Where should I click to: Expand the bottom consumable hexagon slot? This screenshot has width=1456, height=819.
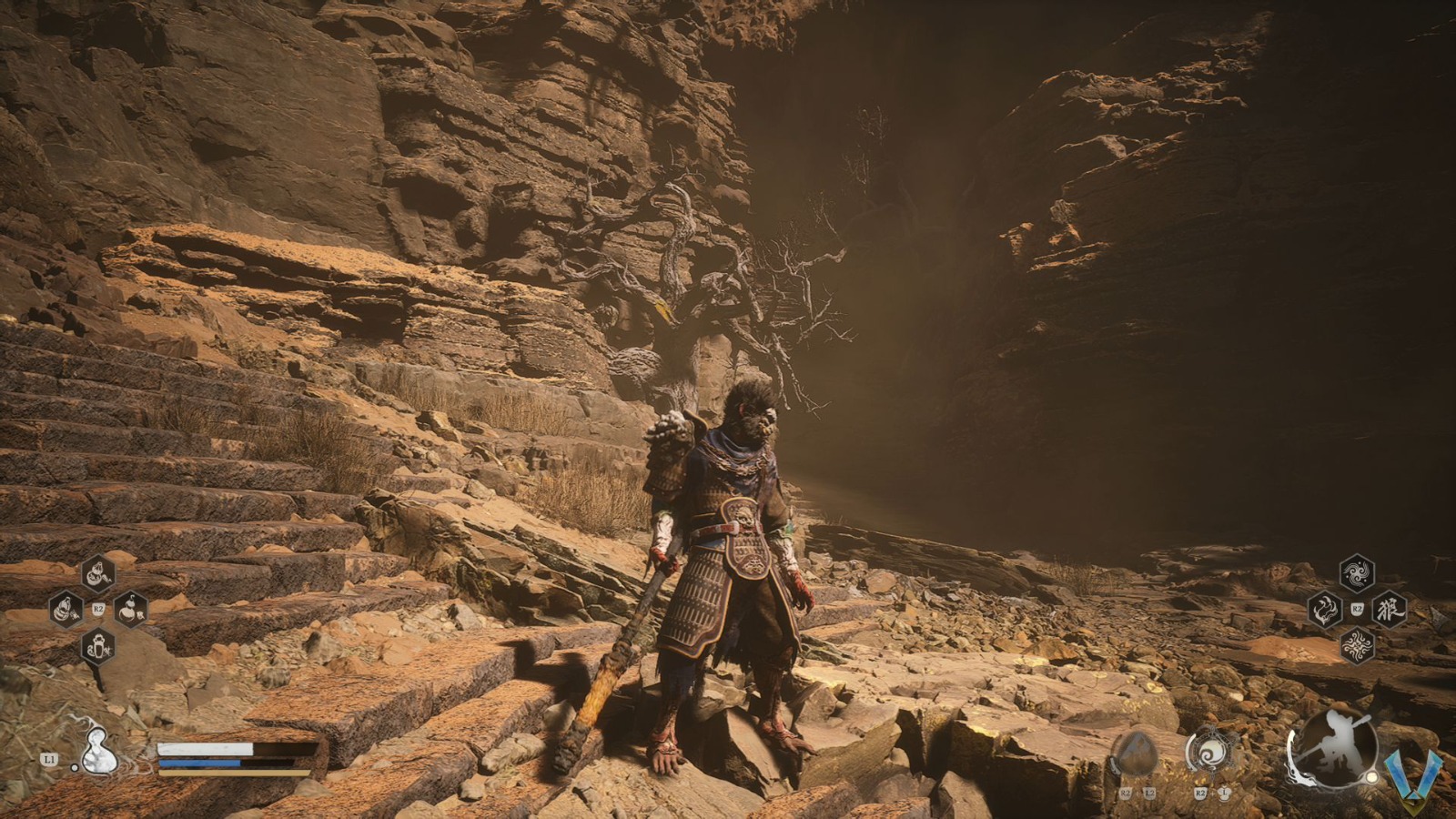point(97,647)
